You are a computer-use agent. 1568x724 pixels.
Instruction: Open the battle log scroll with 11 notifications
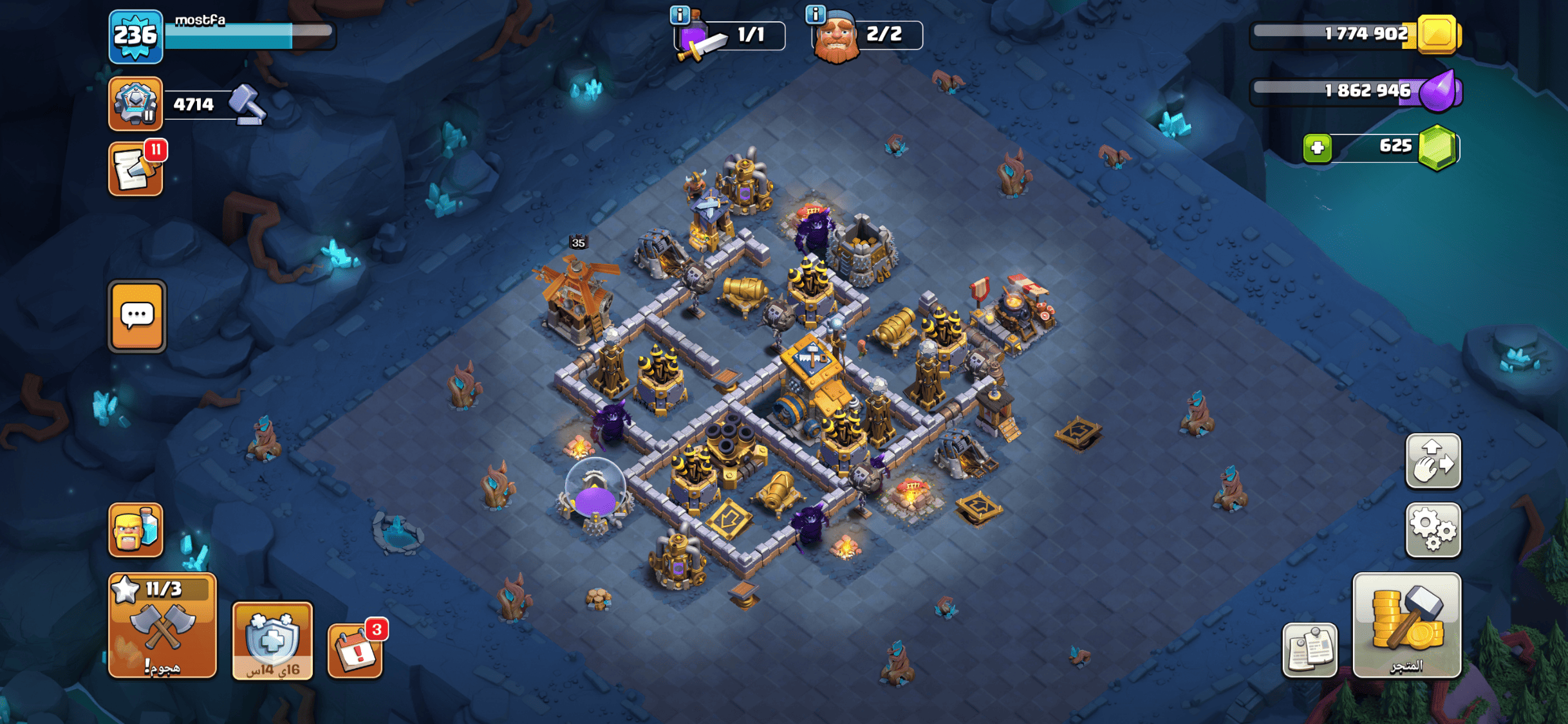135,169
